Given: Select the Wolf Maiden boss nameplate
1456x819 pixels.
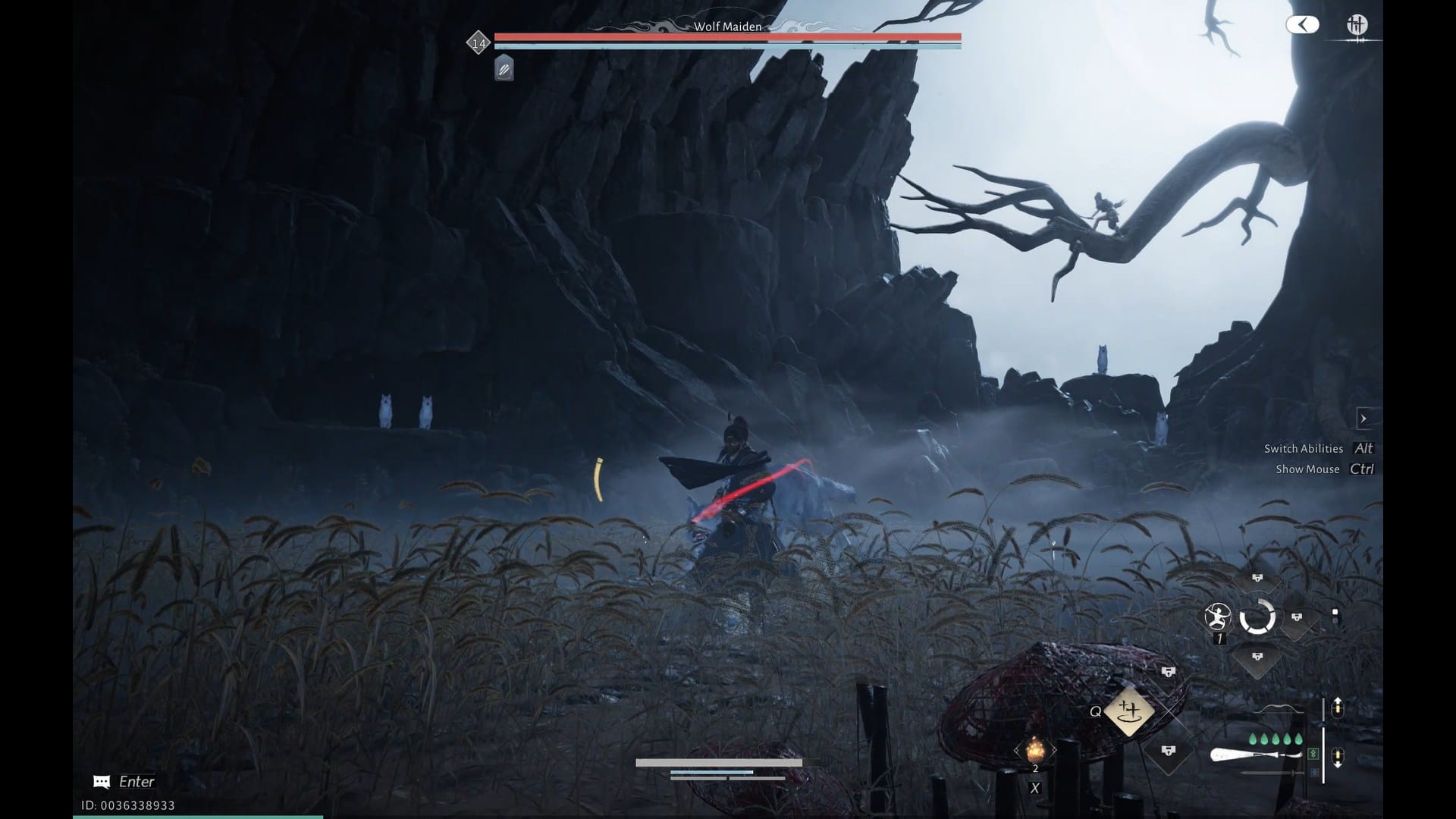Looking at the screenshot, I should 728,26.
